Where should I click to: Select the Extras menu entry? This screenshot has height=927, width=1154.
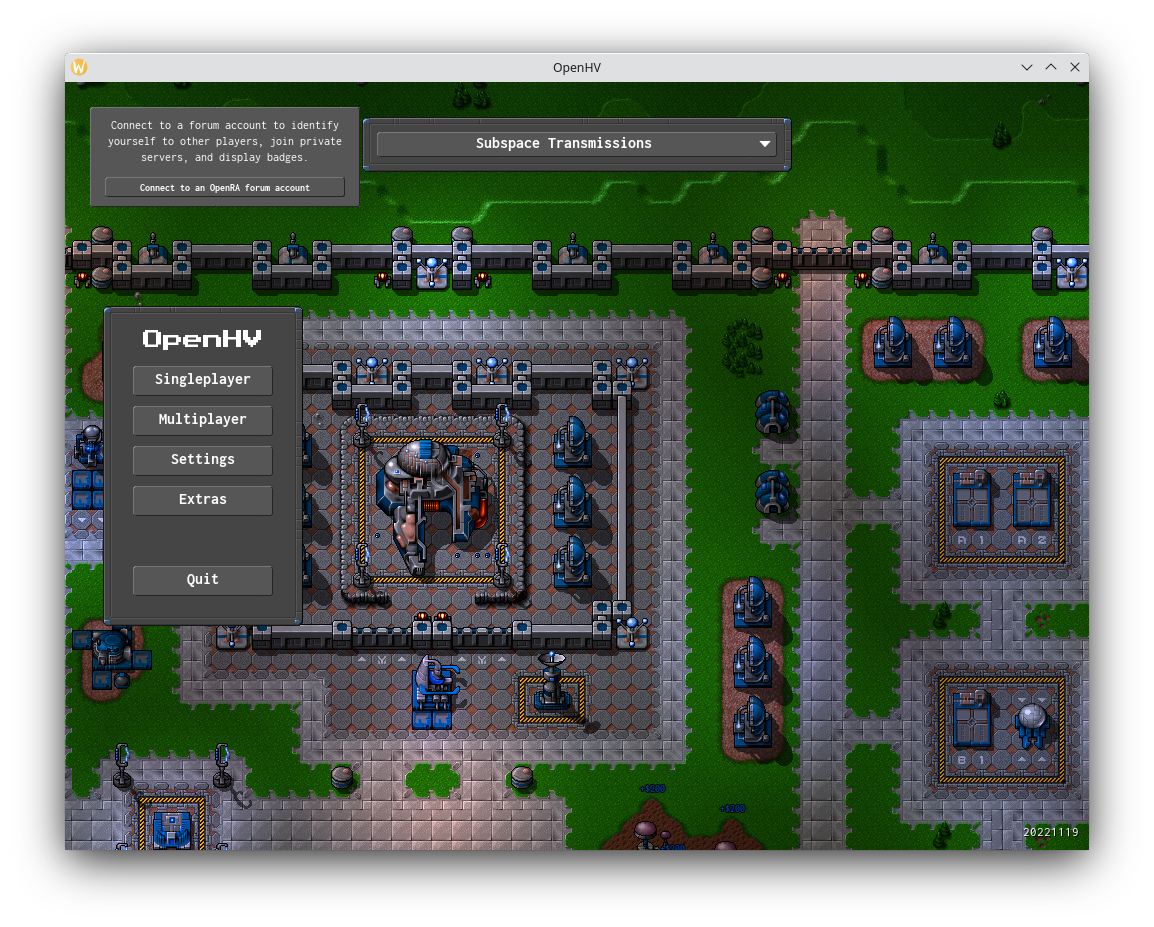(202, 500)
